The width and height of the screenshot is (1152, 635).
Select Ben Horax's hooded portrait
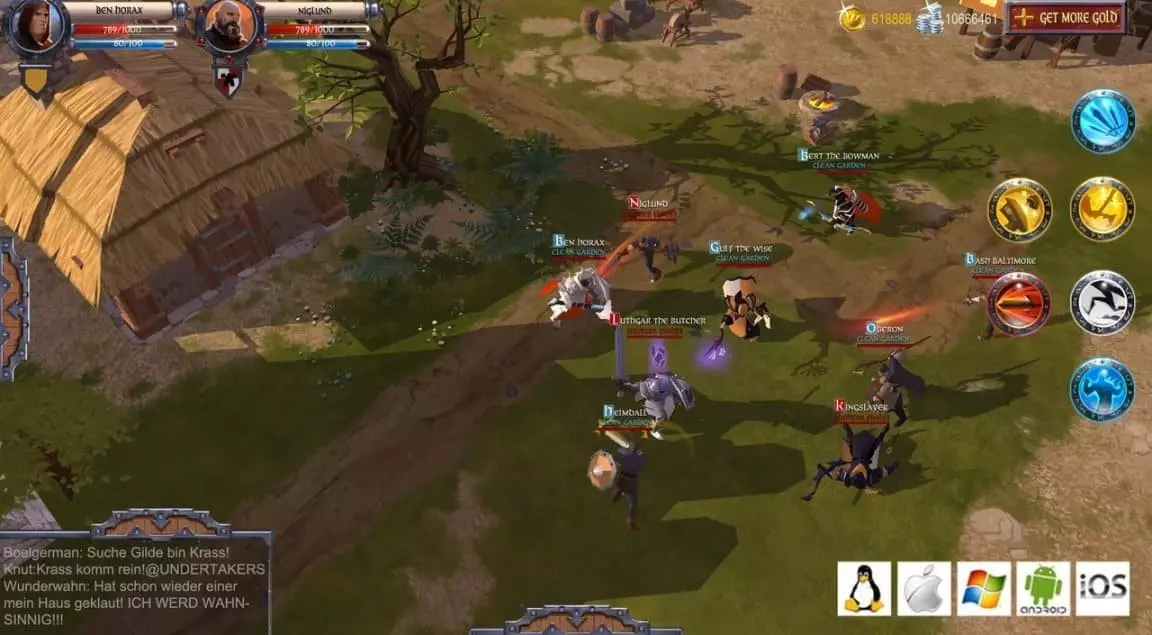(36, 26)
